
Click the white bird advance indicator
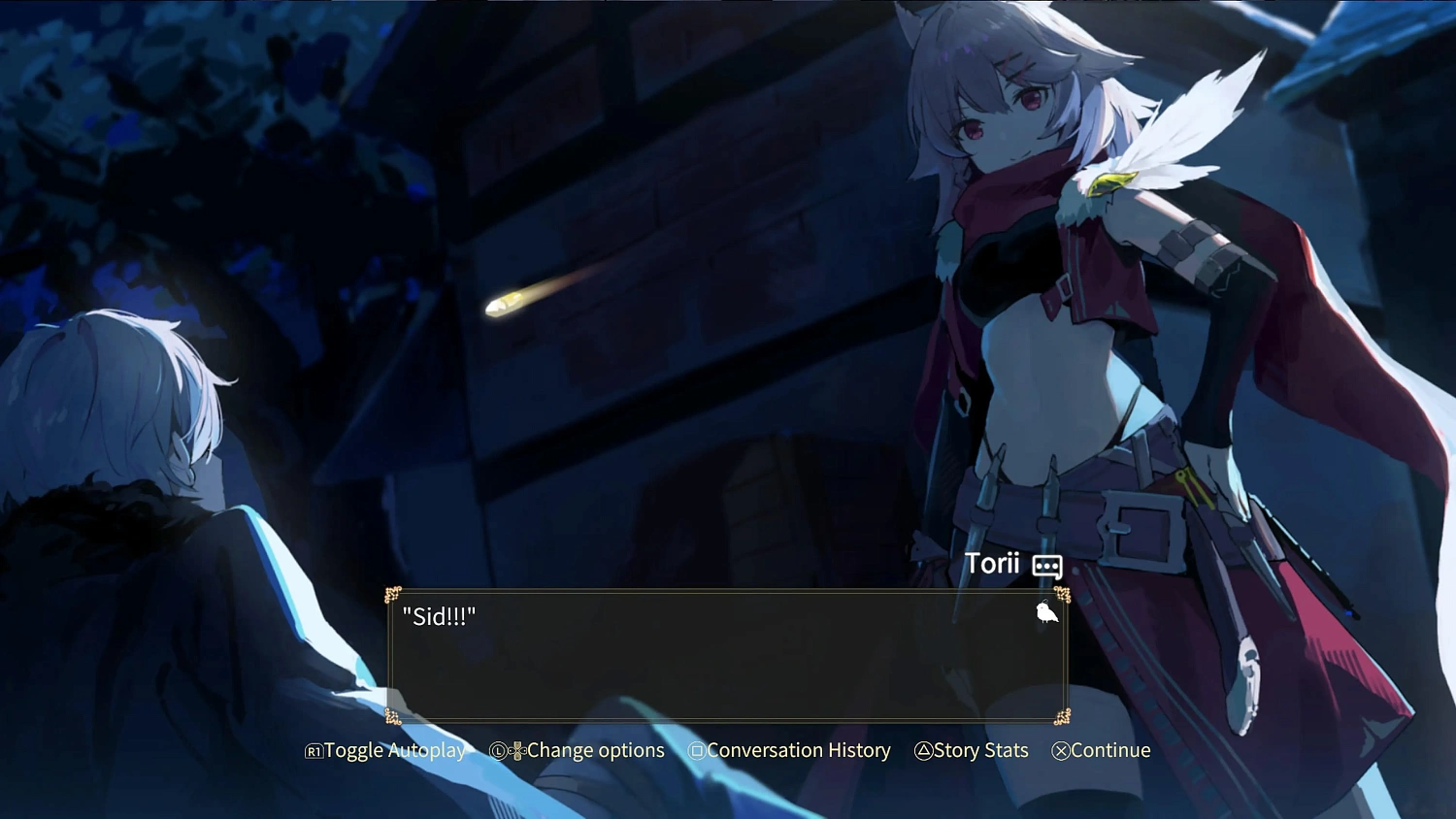[1046, 613]
